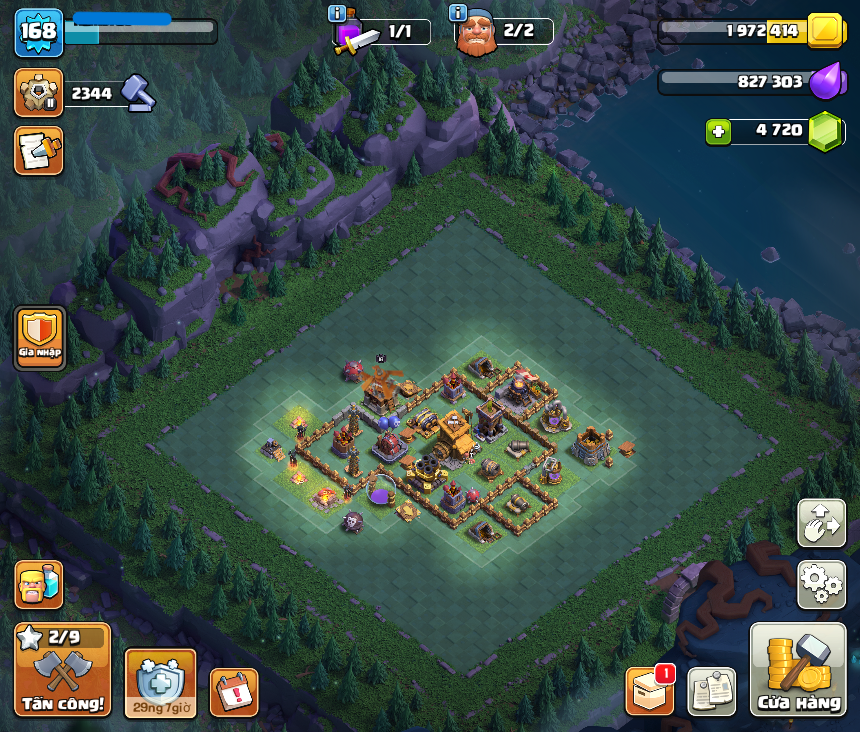Open the player level 168 profile badge

click(x=39, y=32)
